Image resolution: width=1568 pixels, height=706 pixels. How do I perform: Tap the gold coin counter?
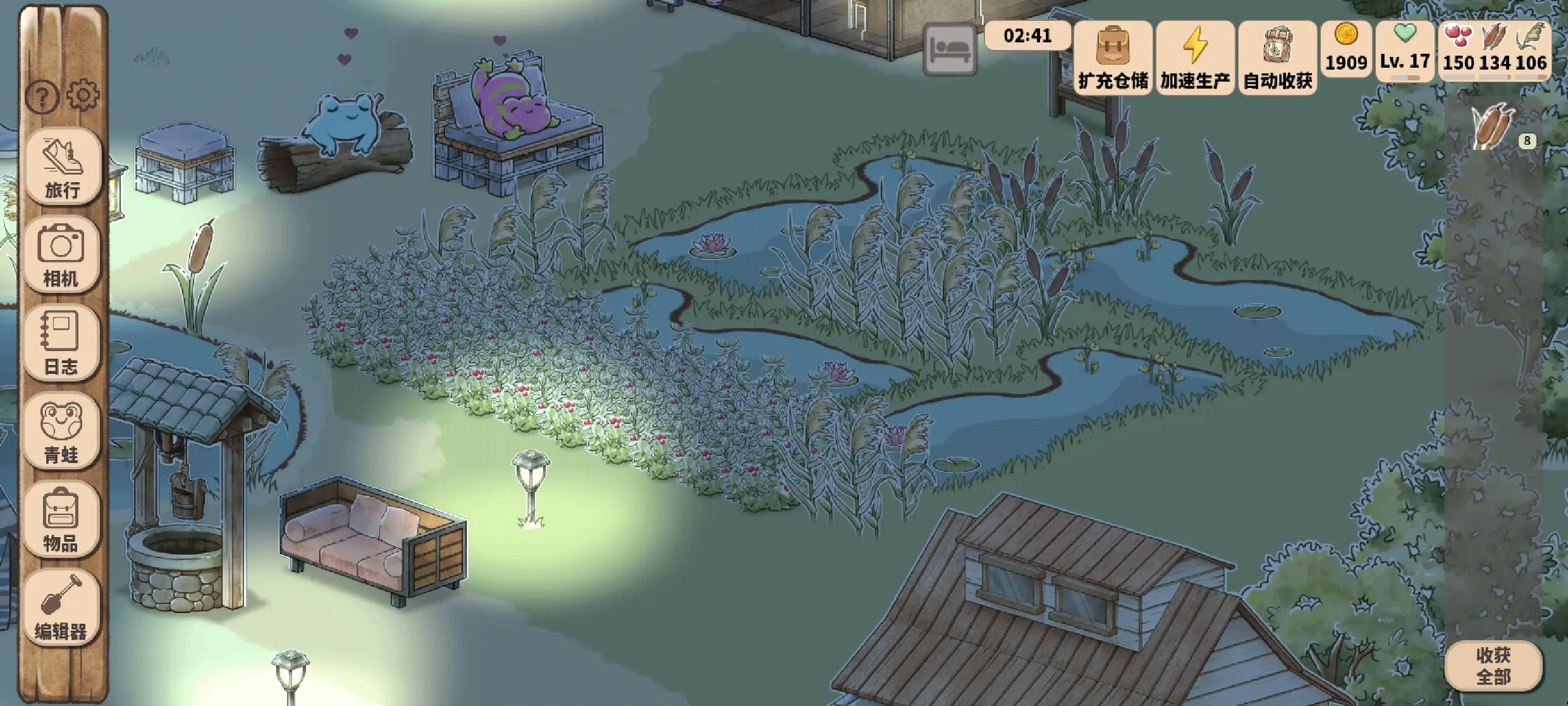[1346, 49]
